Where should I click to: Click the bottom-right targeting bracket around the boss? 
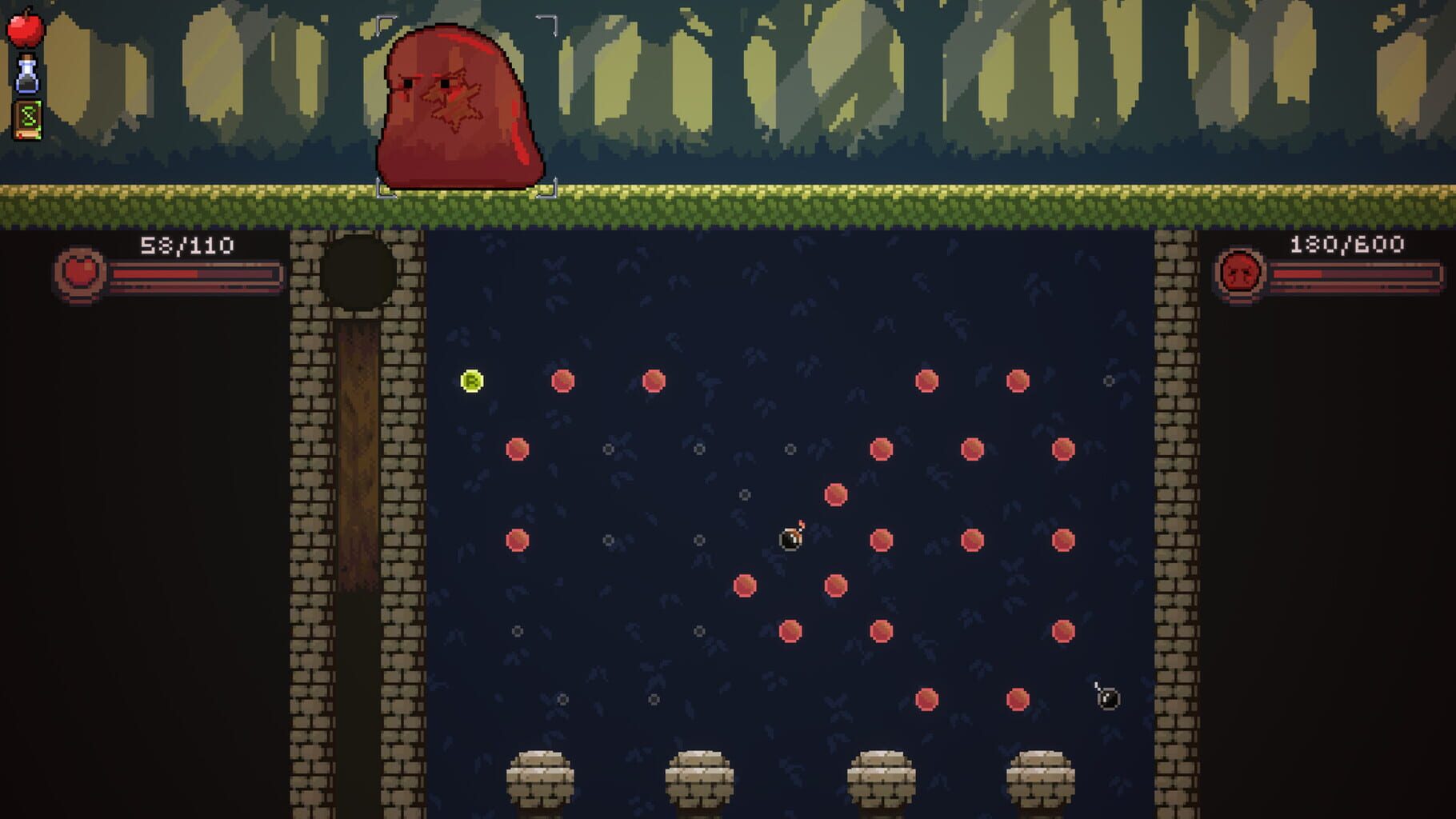548,190
